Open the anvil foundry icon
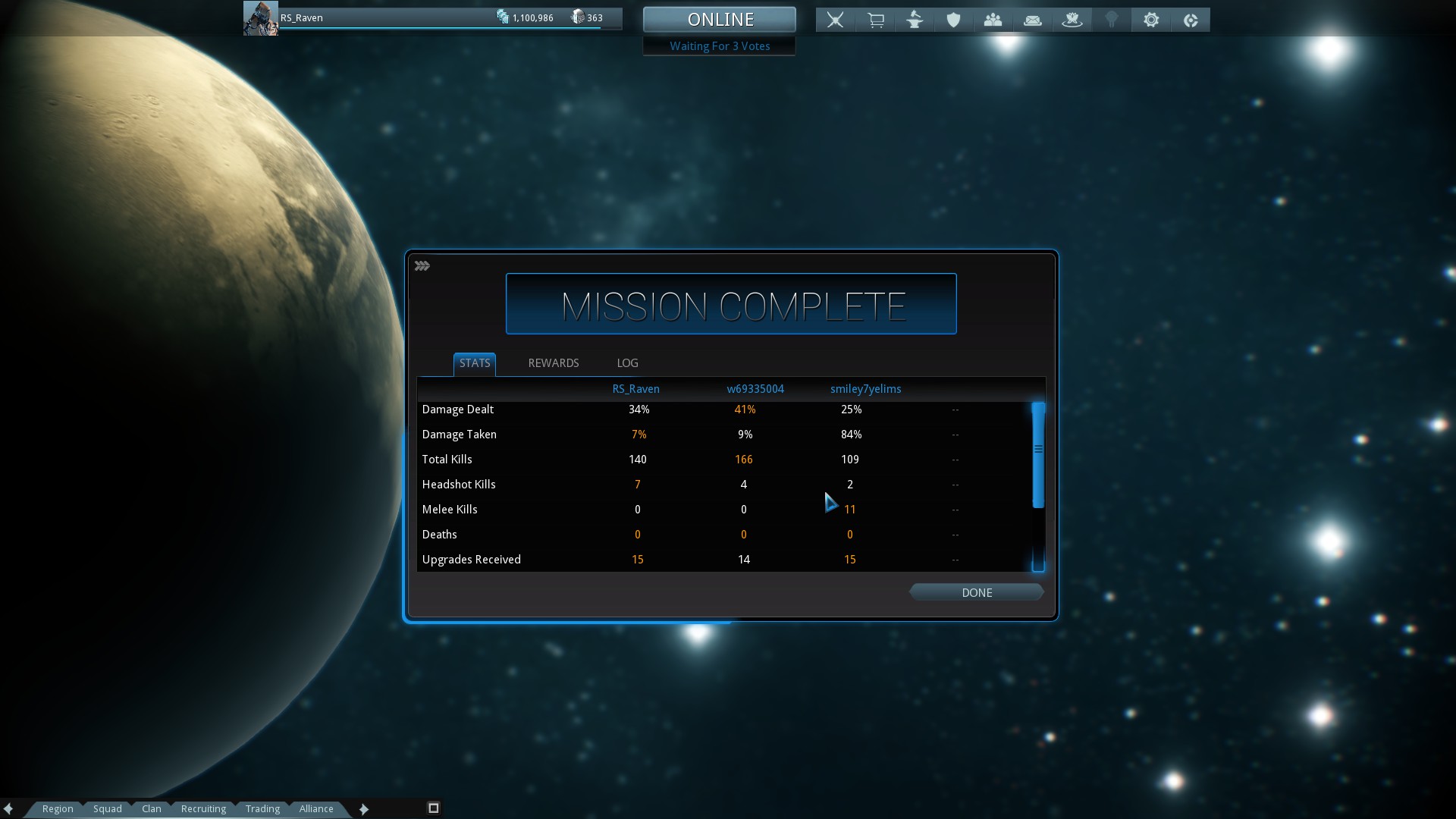Viewport: 1456px width, 819px height. point(915,20)
